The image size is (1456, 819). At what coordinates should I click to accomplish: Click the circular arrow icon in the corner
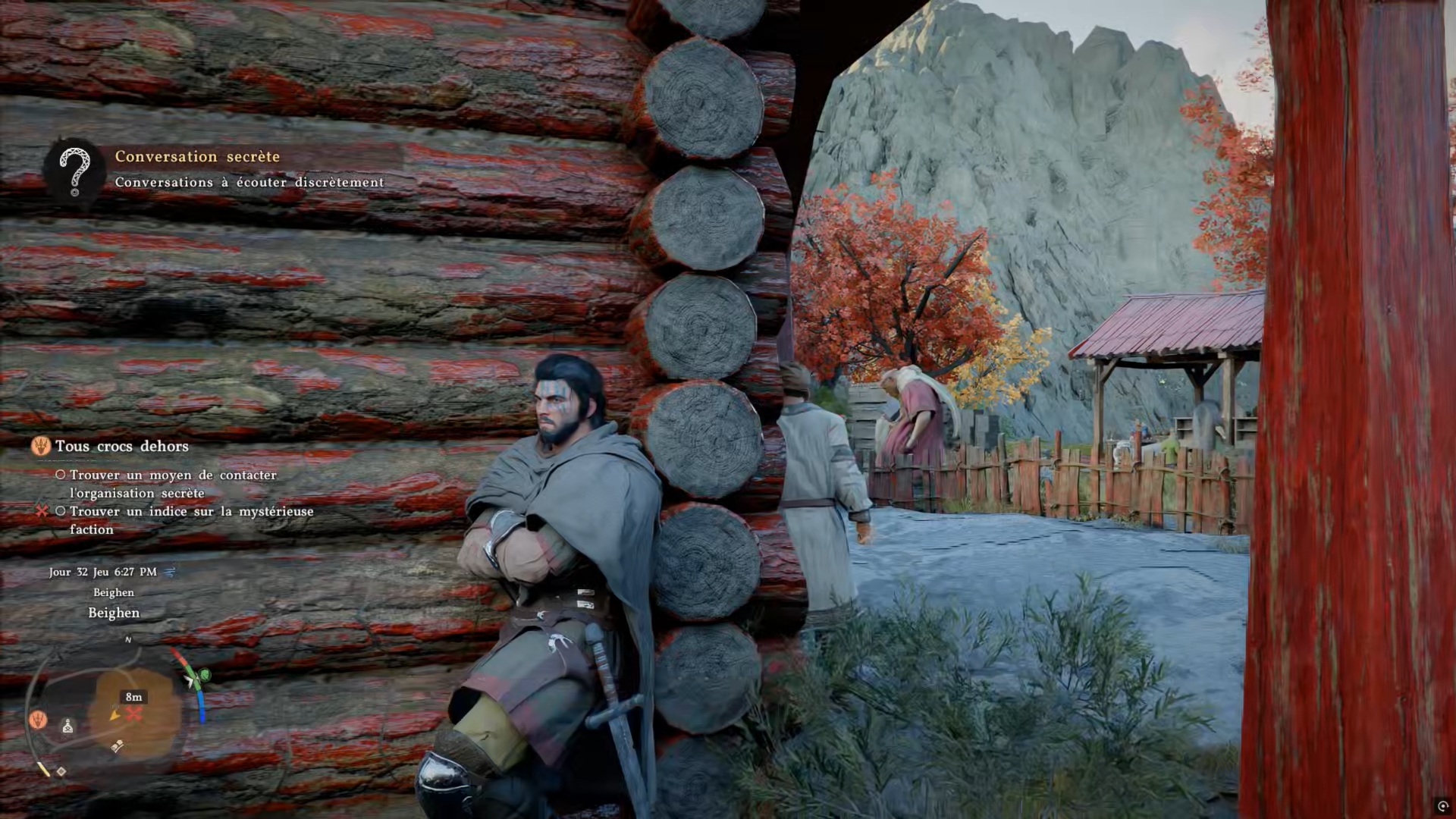1442,806
